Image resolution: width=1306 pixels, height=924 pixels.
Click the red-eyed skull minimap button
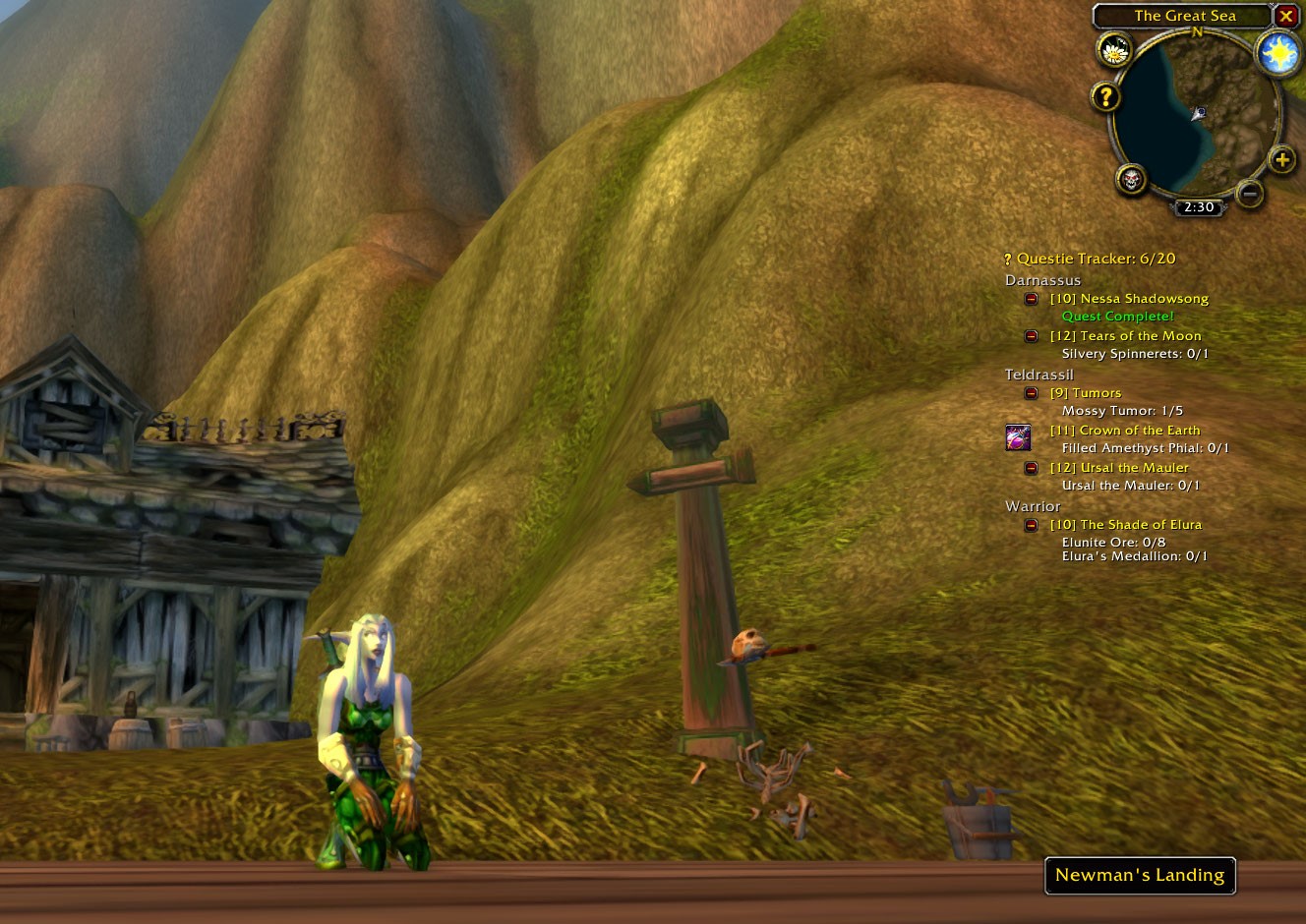1132,180
